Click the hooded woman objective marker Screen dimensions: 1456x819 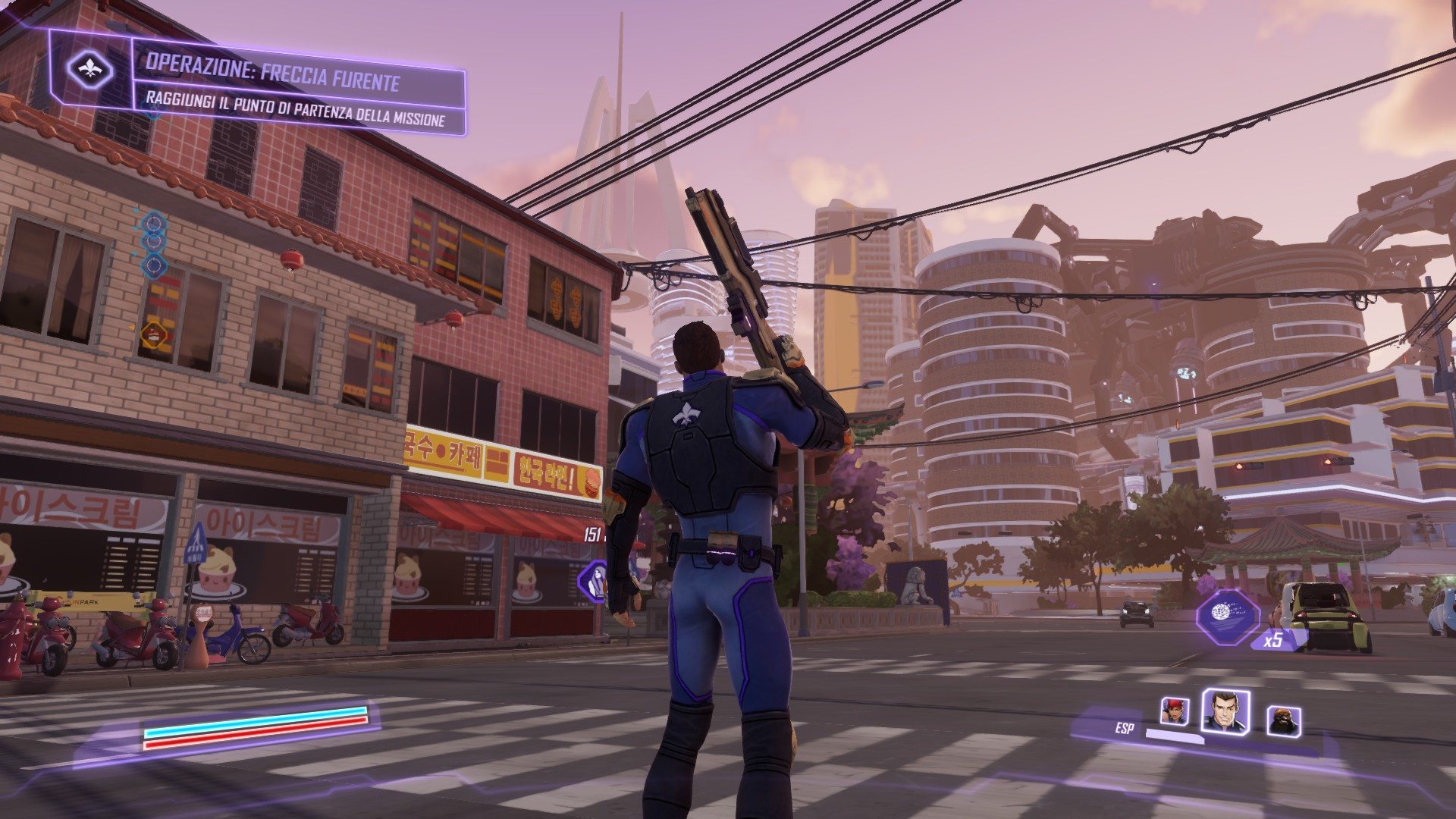(597, 582)
